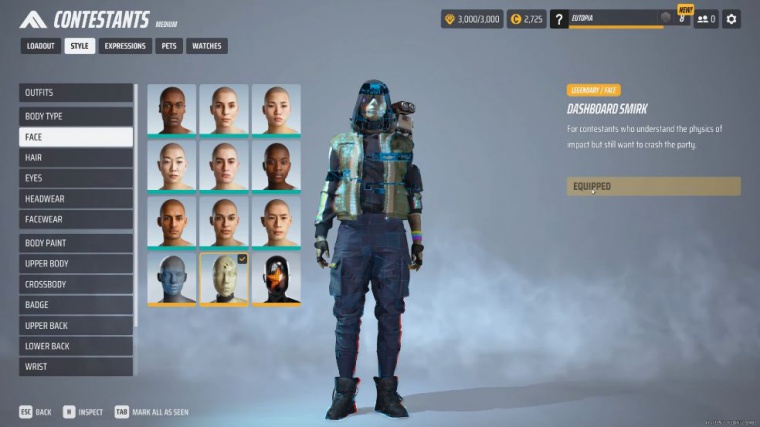Show the Badge options

click(x=76, y=305)
